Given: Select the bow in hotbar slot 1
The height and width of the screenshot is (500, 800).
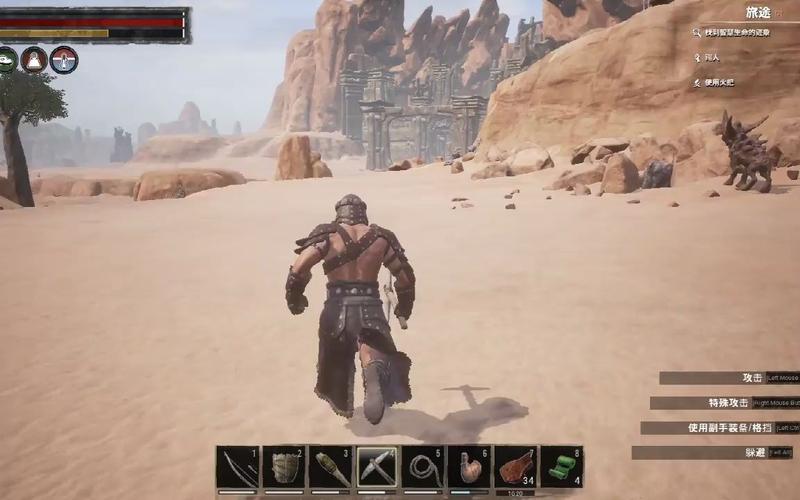Looking at the screenshot, I should coord(237,467).
